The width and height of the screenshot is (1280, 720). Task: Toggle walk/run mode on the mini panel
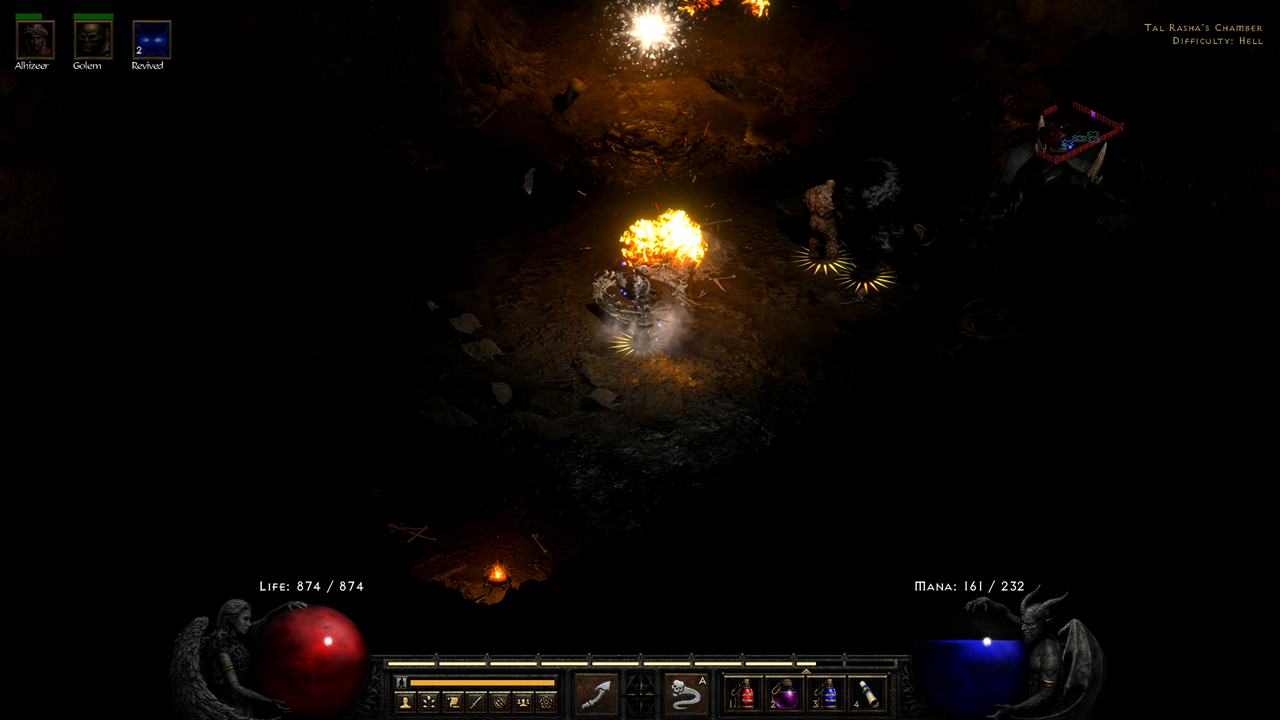click(x=399, y=681)
